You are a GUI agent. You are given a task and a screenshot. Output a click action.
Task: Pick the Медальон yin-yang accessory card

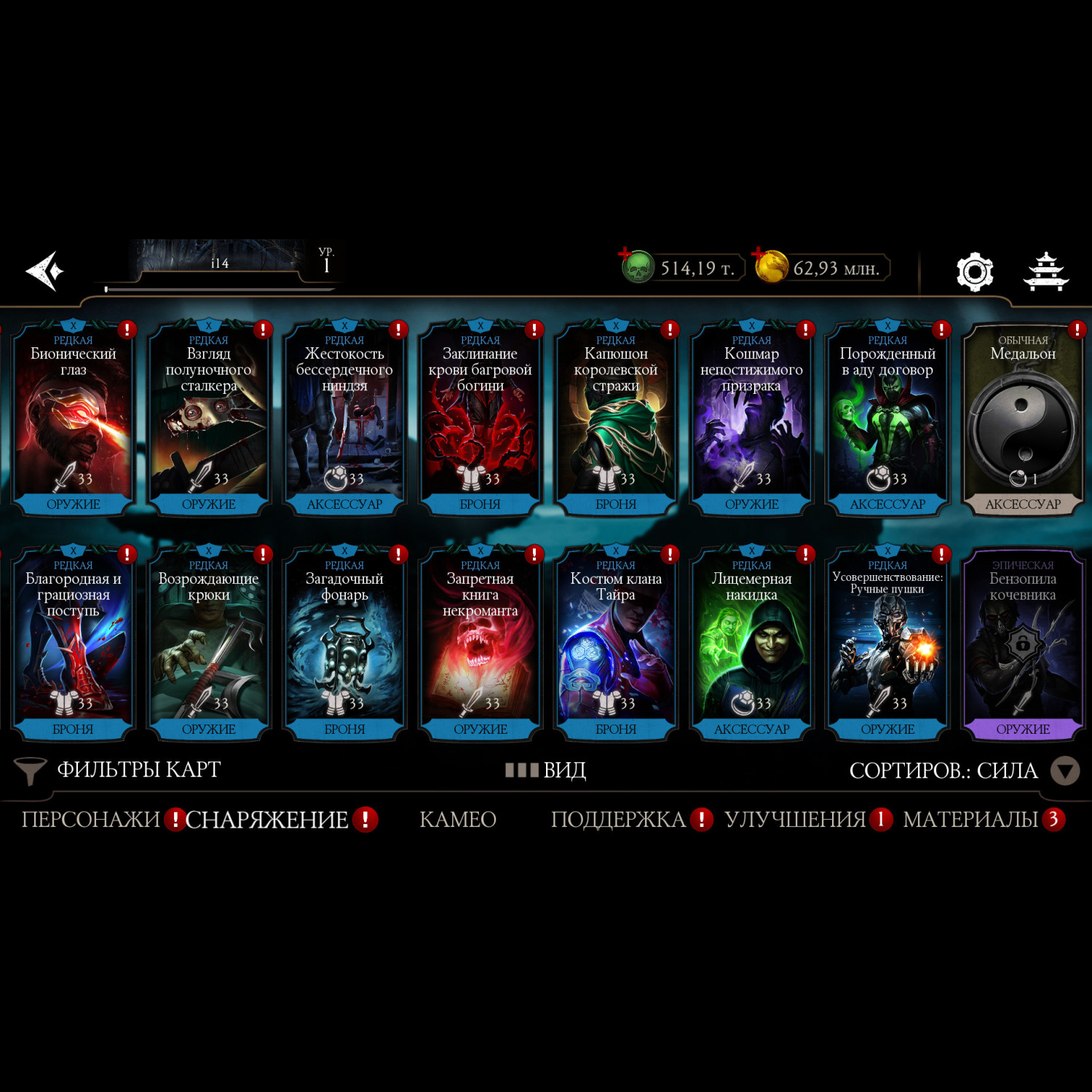coord(1023,419)
